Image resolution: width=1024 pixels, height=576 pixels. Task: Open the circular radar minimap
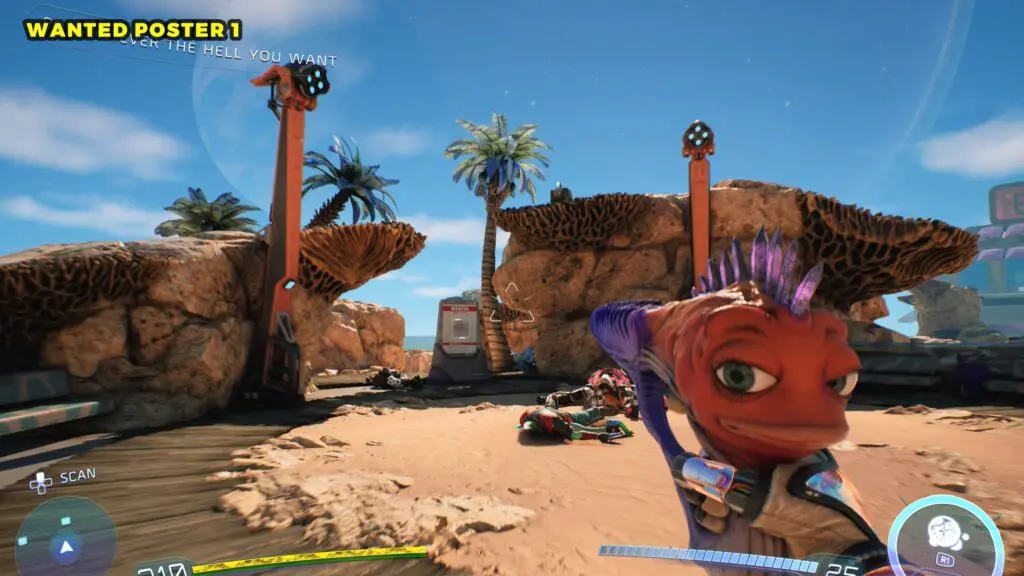click(66, 541)
